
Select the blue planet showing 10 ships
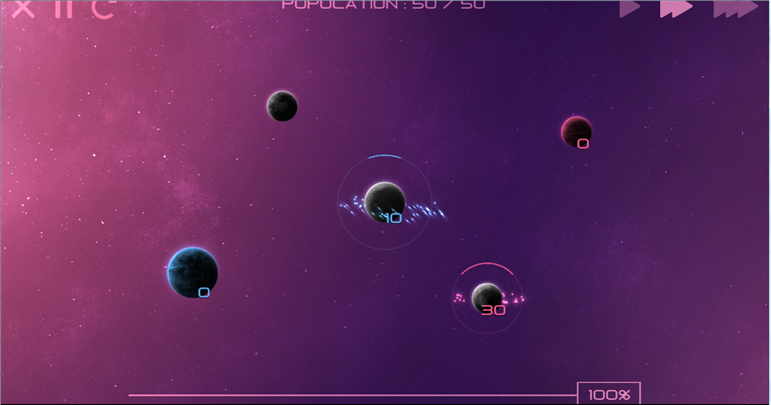click(384, 200)
